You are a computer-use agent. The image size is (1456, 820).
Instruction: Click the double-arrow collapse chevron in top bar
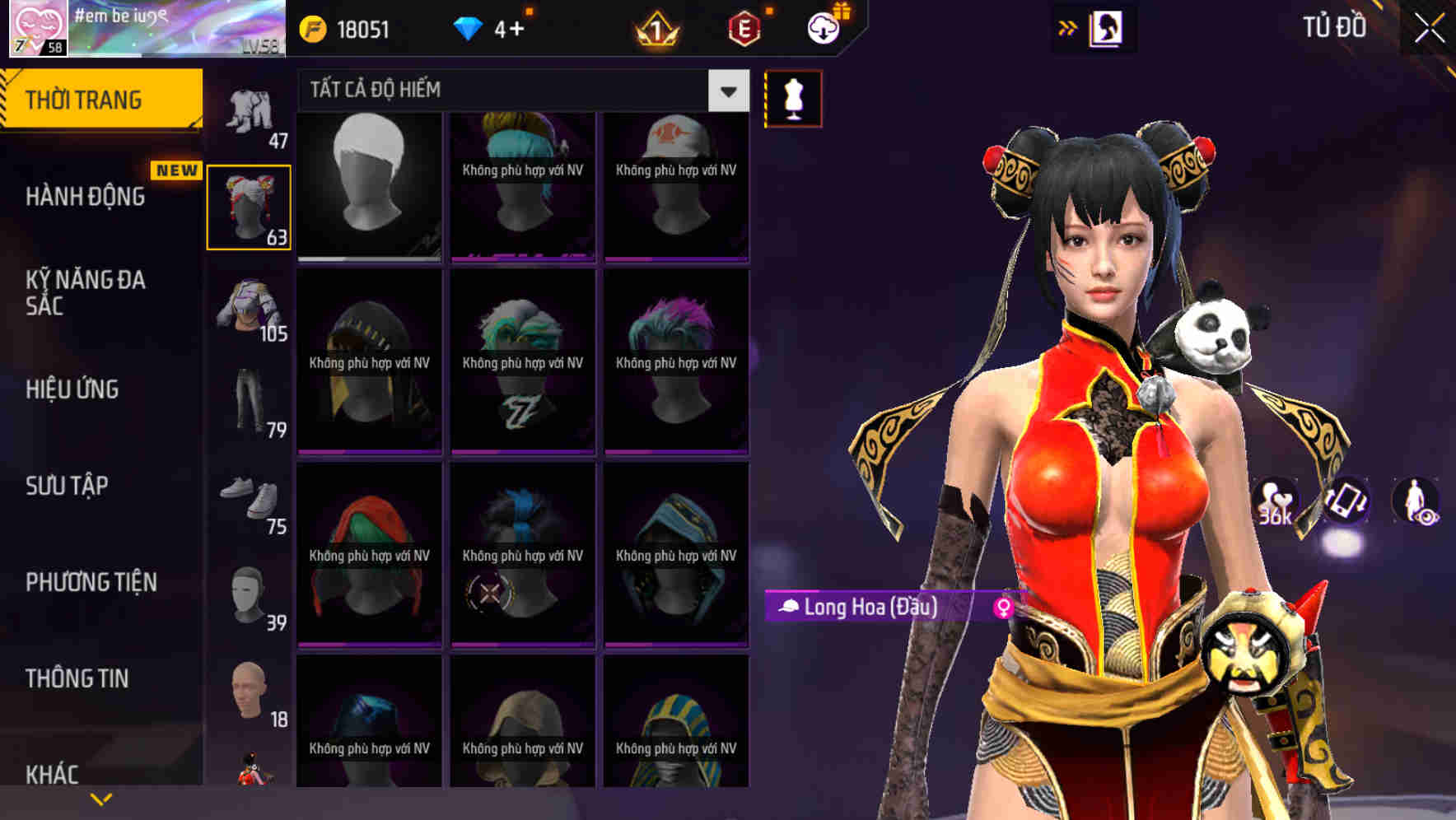(1068, 27)
